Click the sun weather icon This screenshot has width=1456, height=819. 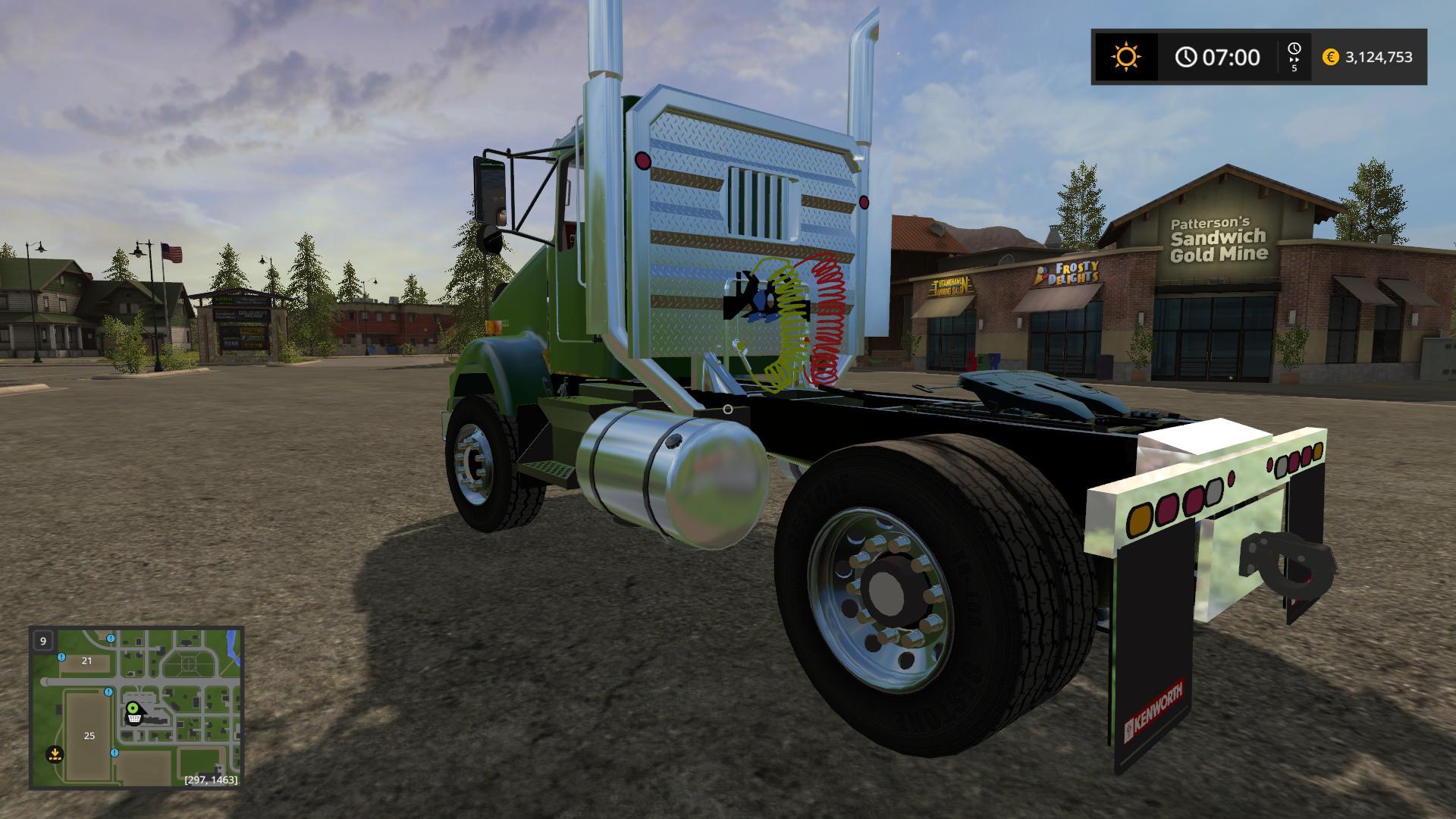point(1125,57)
